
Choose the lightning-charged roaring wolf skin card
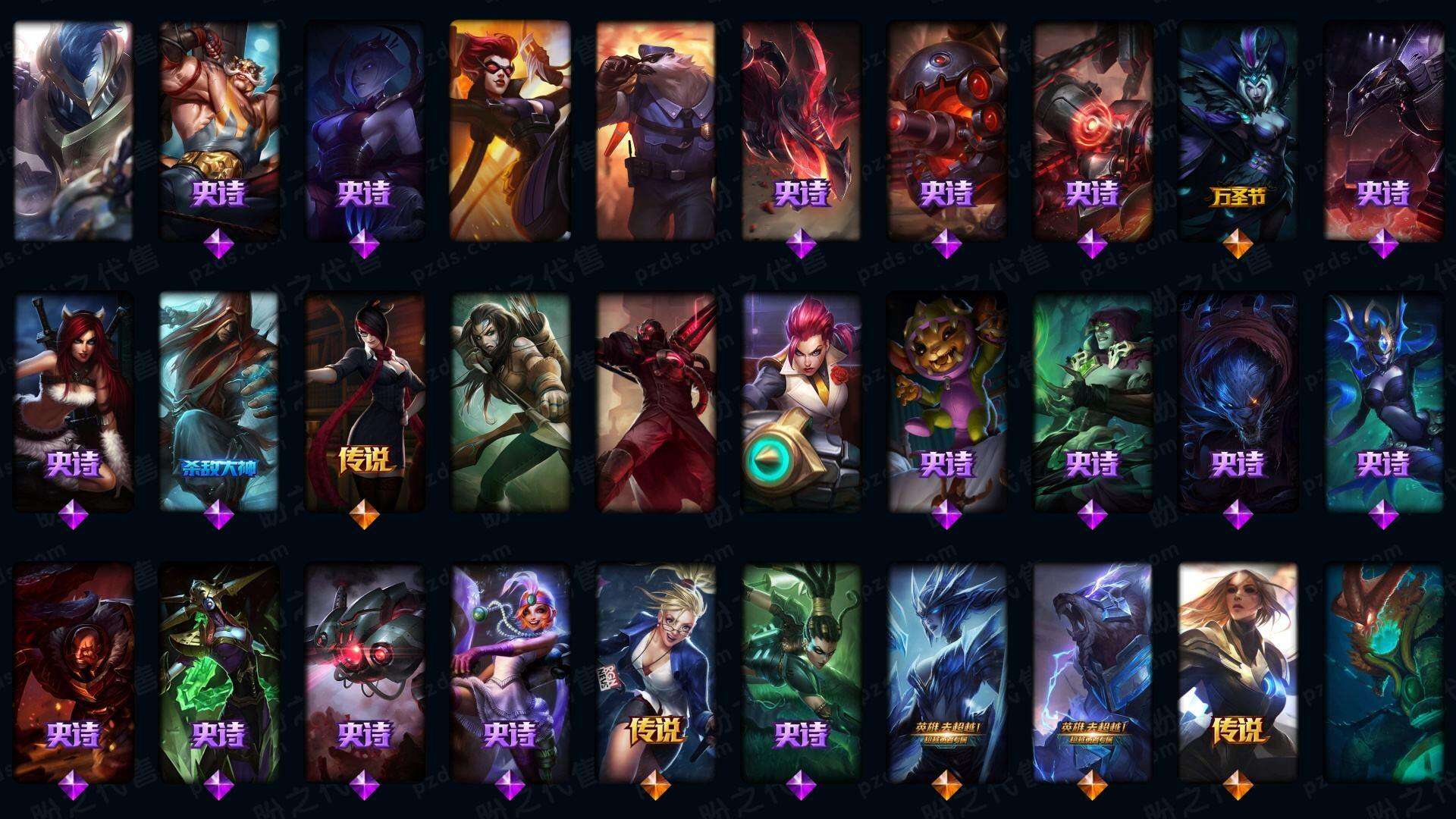(1092, 673)
